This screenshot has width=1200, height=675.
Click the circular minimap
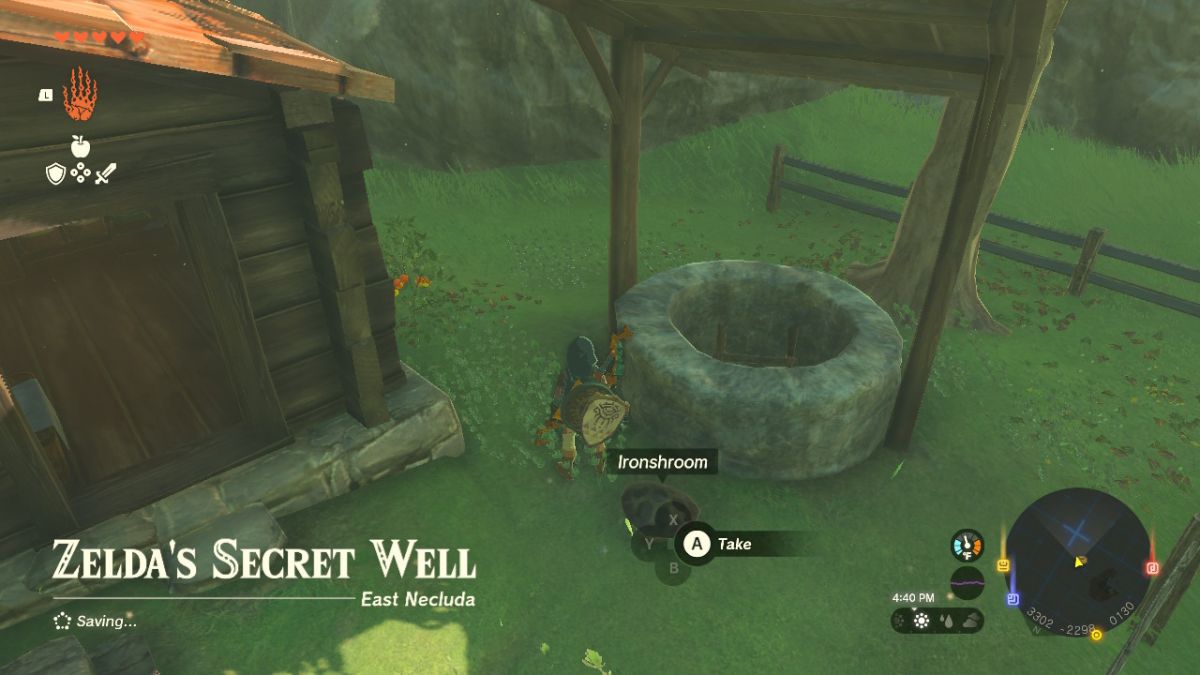tap(1077, 561)
